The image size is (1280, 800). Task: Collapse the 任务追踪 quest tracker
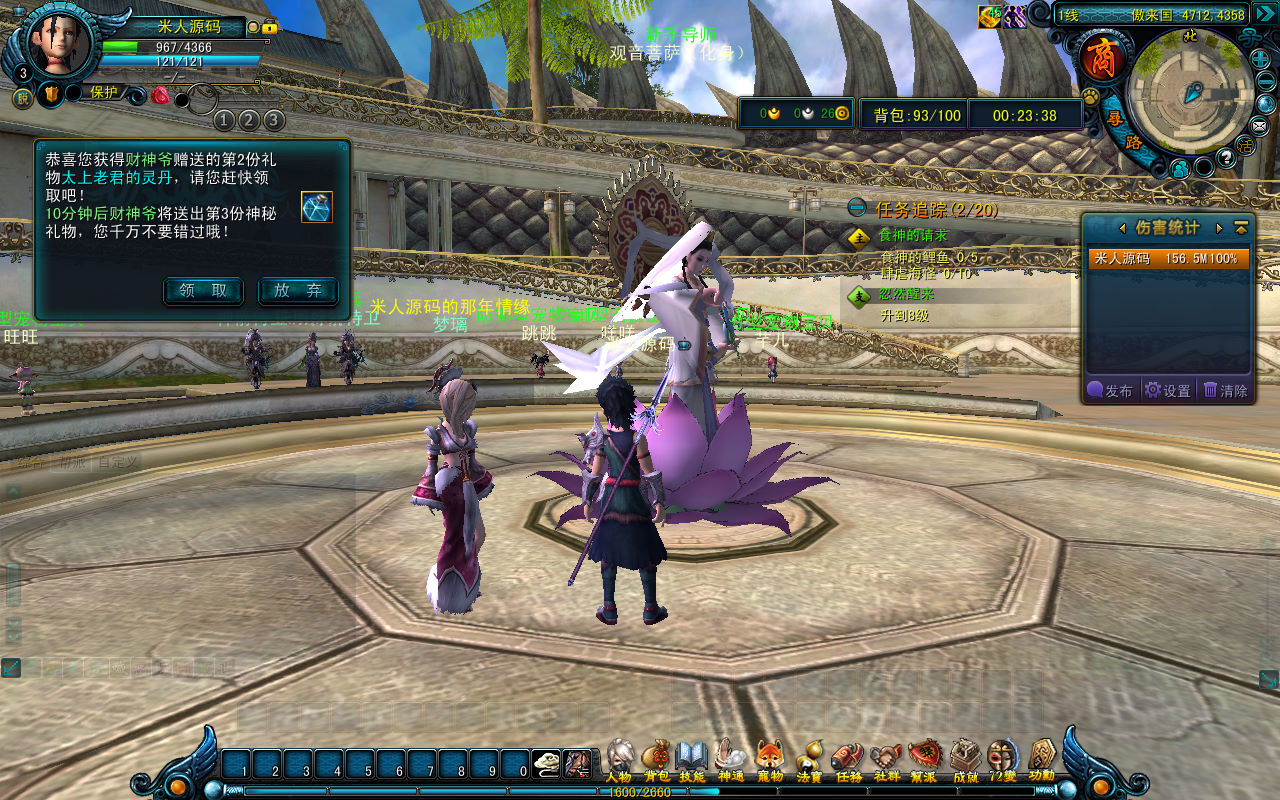(x=857, y=208)
